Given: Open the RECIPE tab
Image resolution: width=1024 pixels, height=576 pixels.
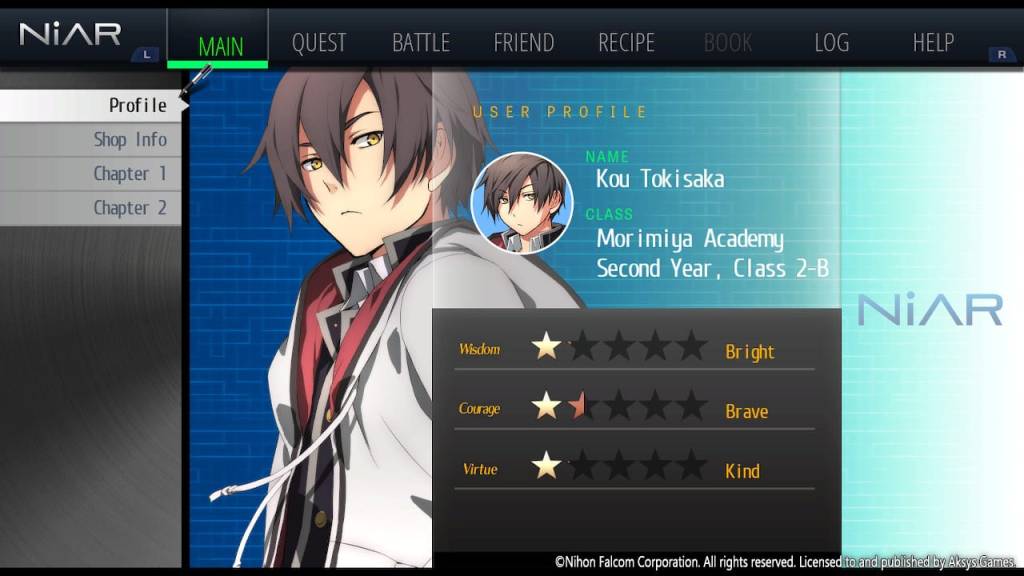Looking at the screenshot, I should pyautogui.click(x=626, y=43).
